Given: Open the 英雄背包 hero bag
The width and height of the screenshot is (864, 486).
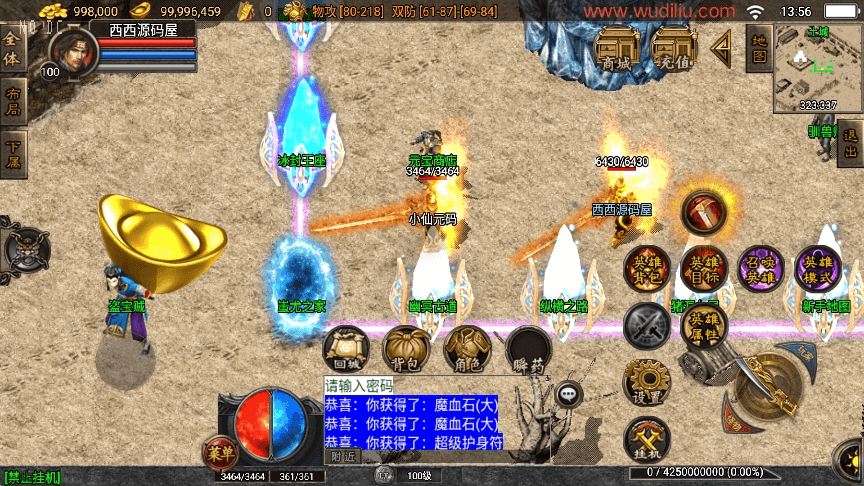Looking at the screenshot, I should point(647,268).
